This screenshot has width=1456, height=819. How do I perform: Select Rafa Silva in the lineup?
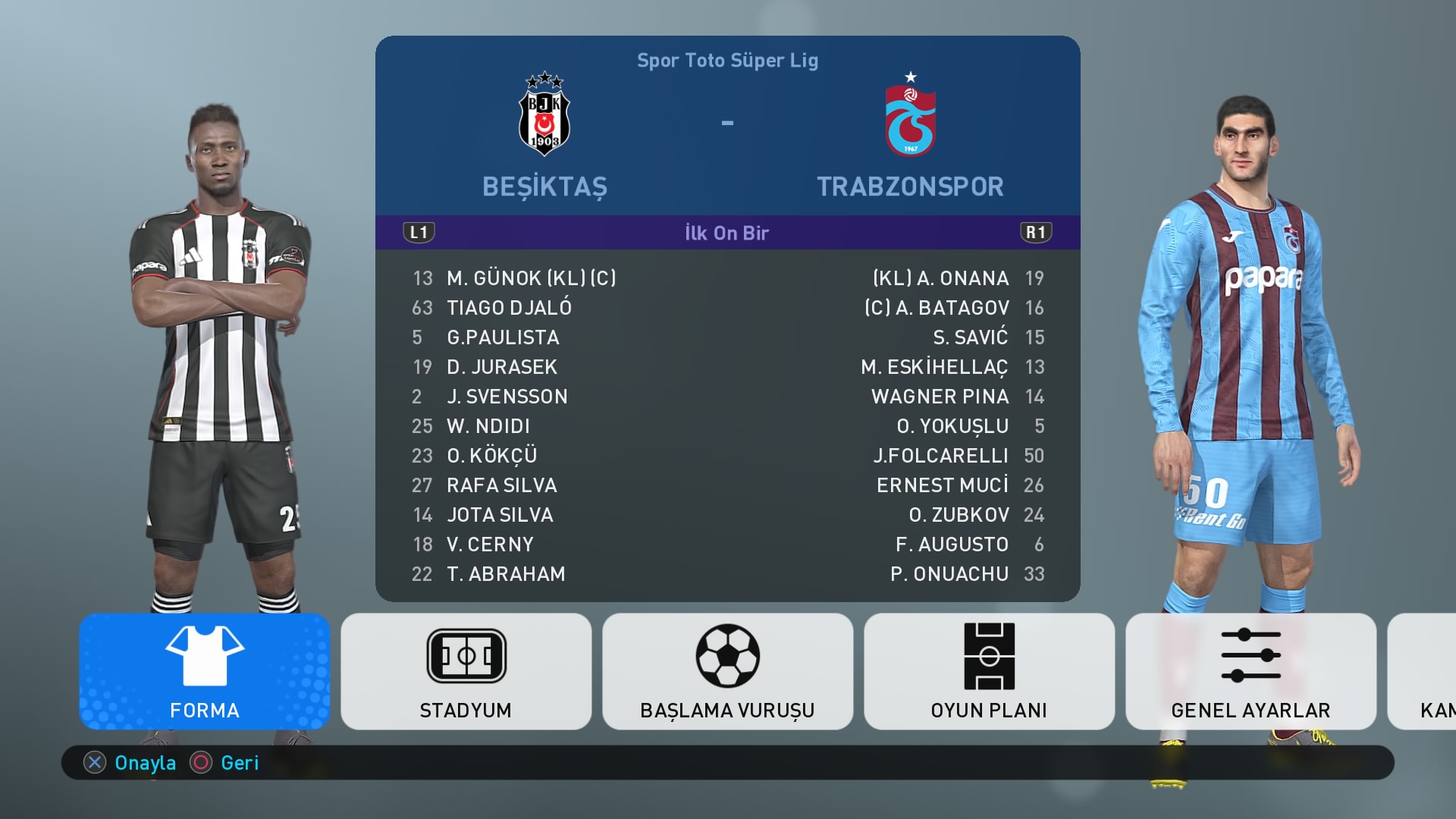pyautogui.click(x=501, y=485)
